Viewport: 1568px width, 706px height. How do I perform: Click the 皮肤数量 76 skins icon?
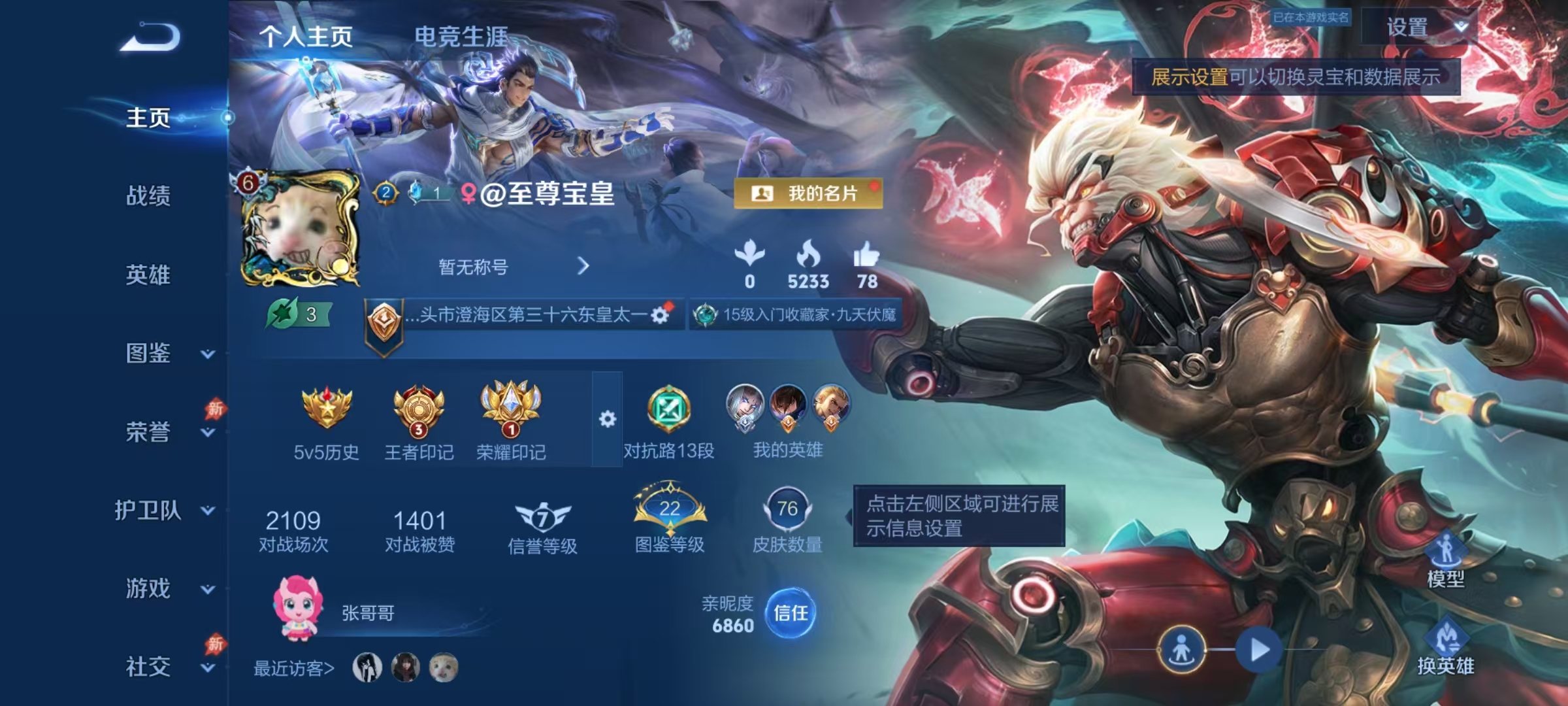point(789,510)
